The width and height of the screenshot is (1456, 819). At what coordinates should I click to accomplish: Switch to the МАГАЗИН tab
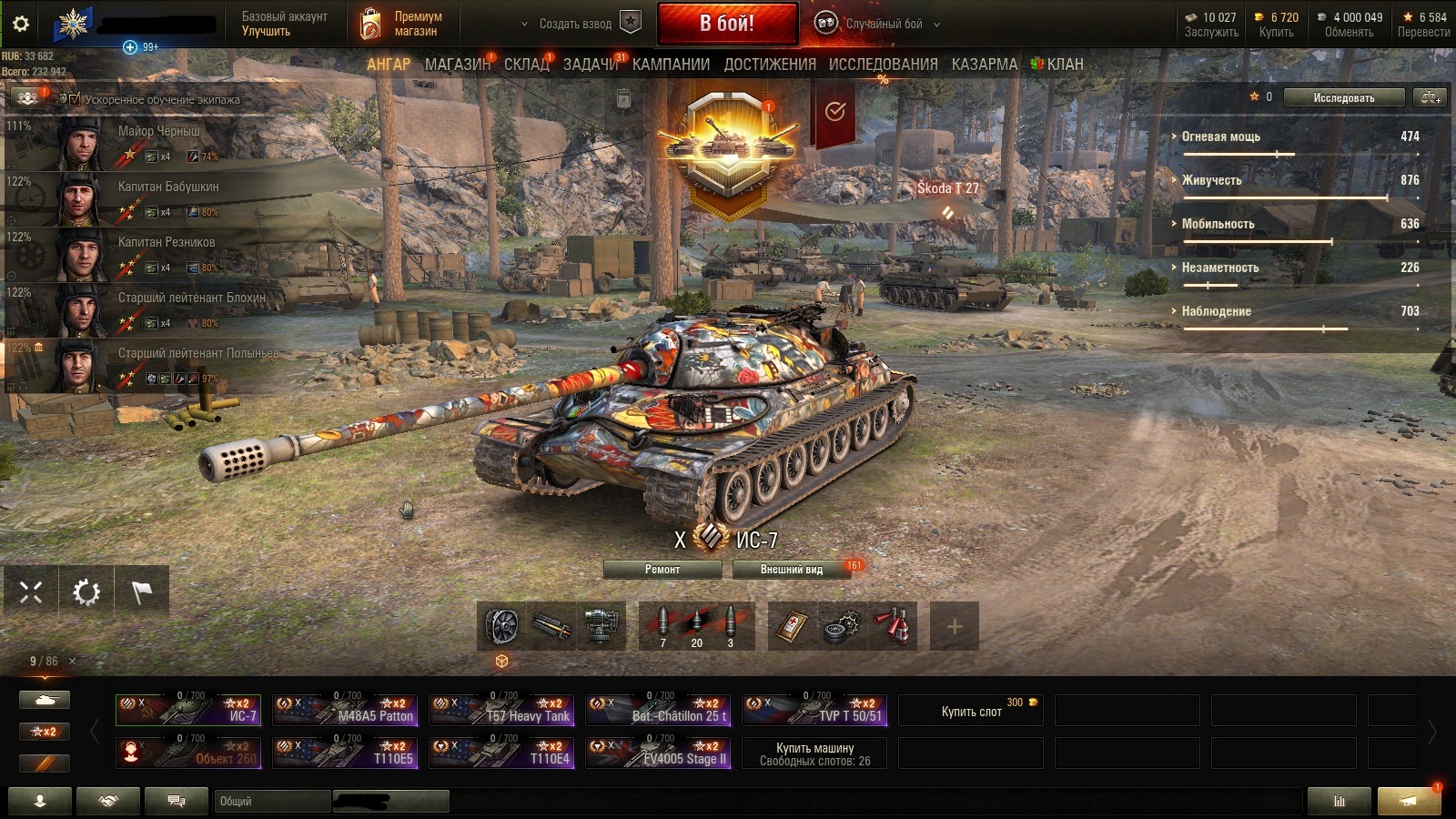(x=457, y=65)
